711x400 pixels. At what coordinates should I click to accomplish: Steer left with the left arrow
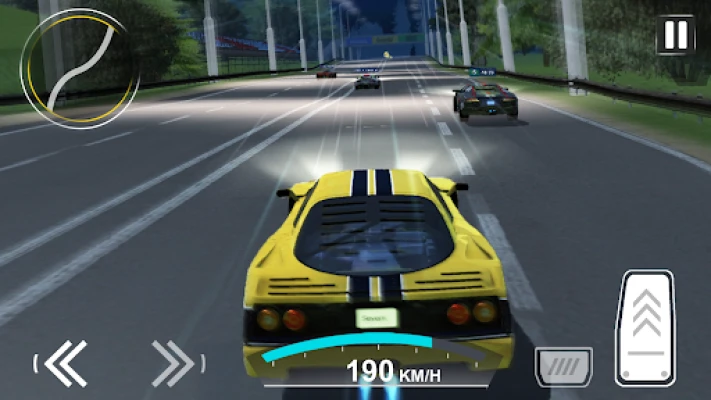click(65, 362)
